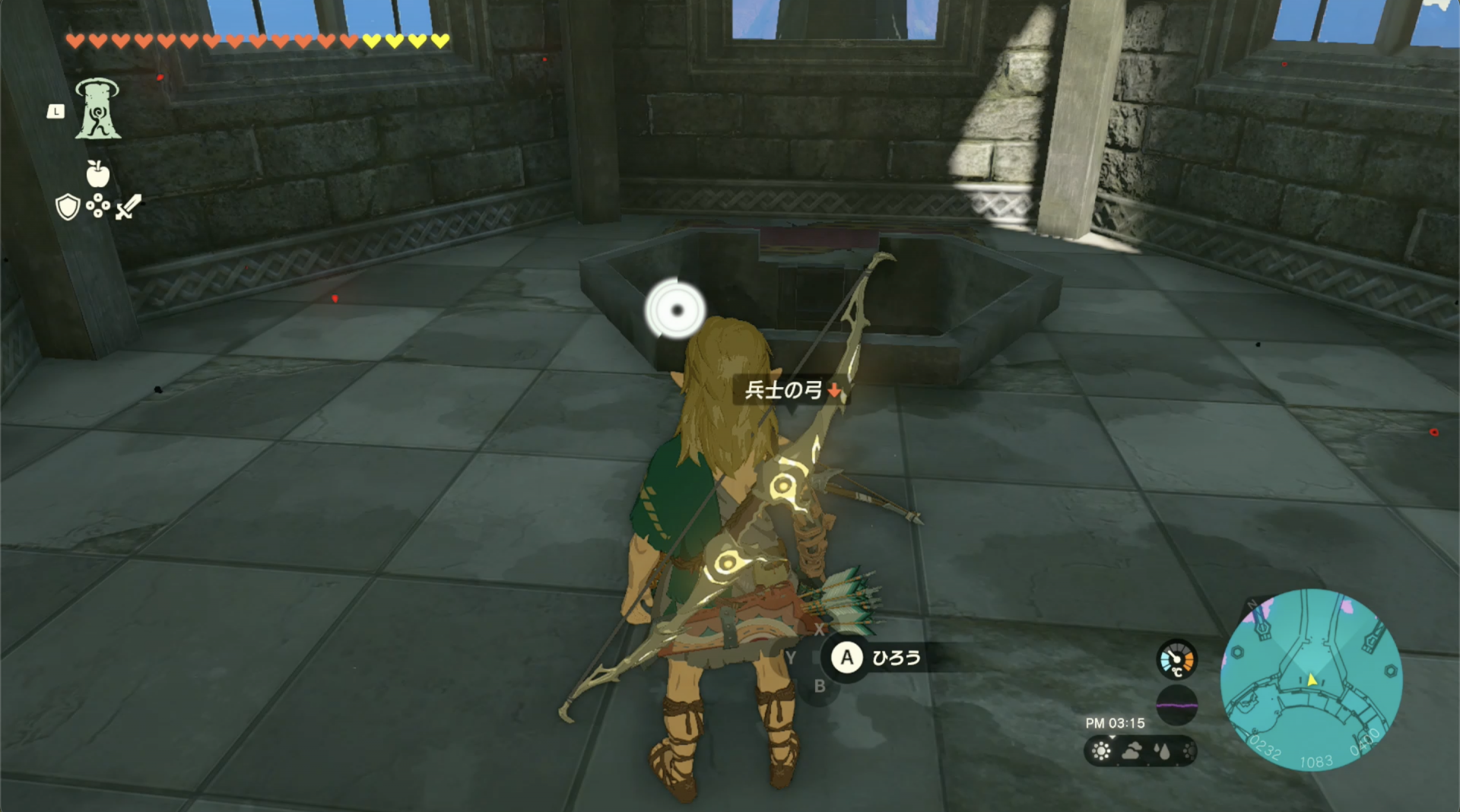Click the yellow player arrow on the minimap

click(x=1312, y=681)
